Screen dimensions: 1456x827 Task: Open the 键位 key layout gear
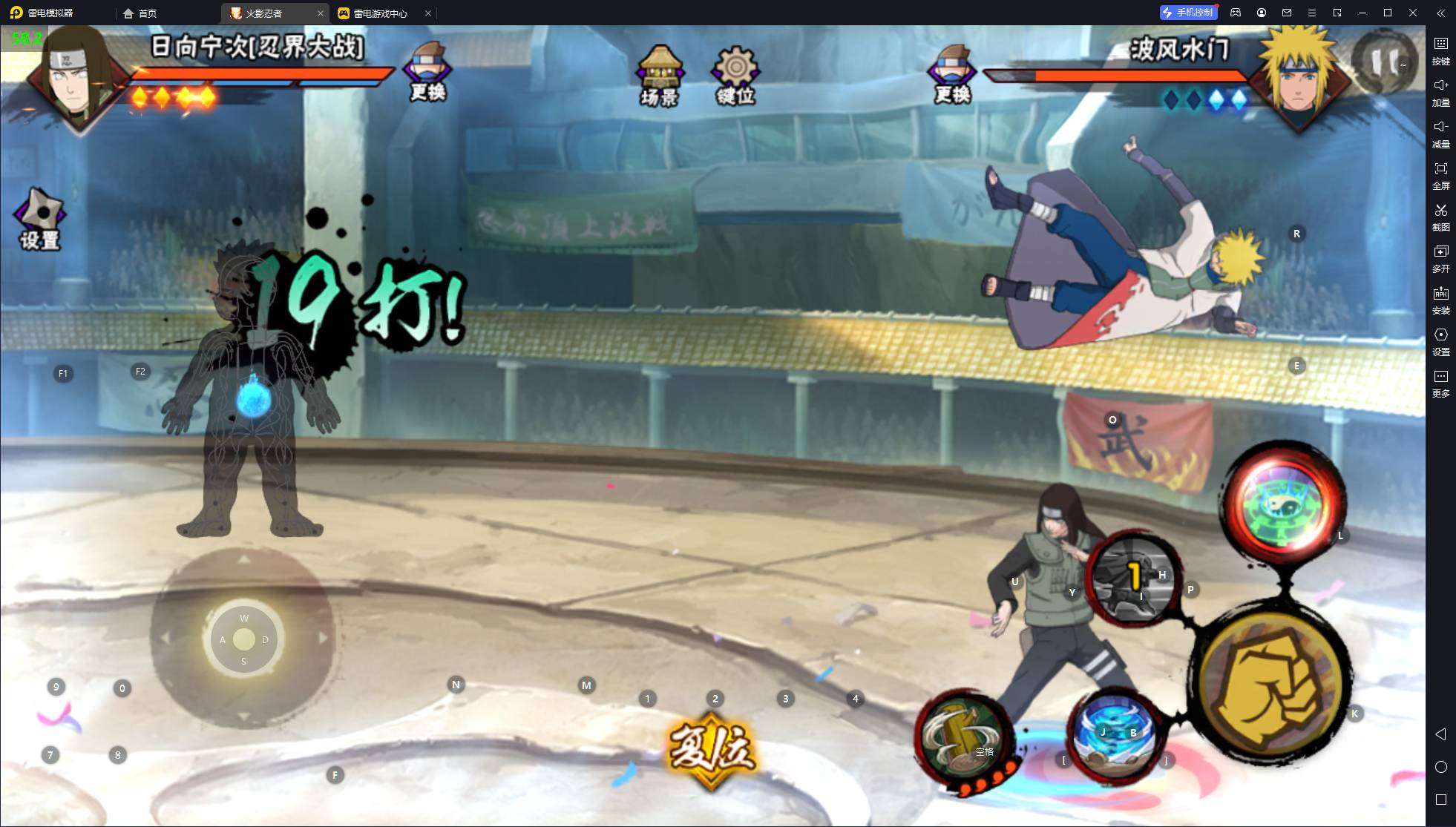coord(735,76)
